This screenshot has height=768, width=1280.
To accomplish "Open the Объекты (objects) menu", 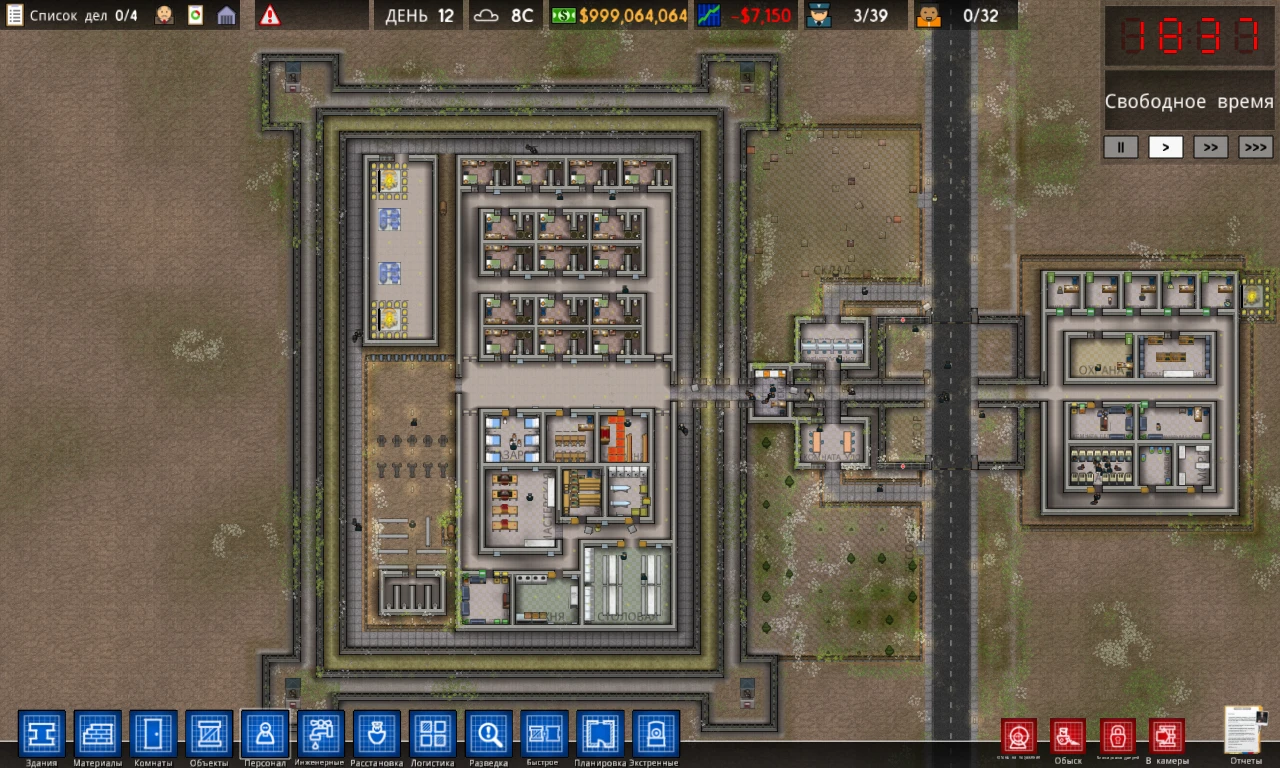I will click(x=209, y=735).
